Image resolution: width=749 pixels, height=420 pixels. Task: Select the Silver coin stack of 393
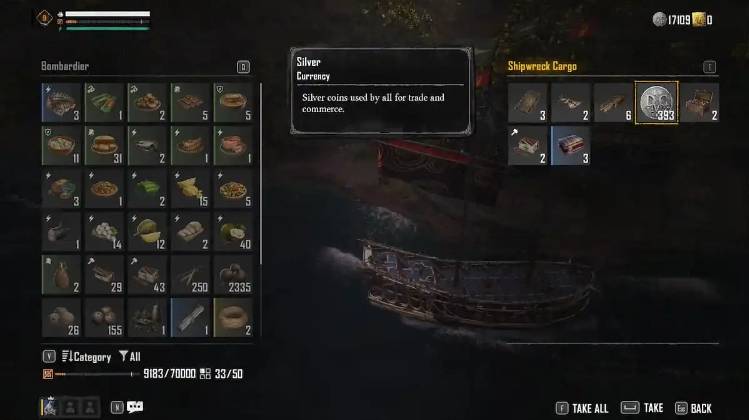[x=656, y=102]
